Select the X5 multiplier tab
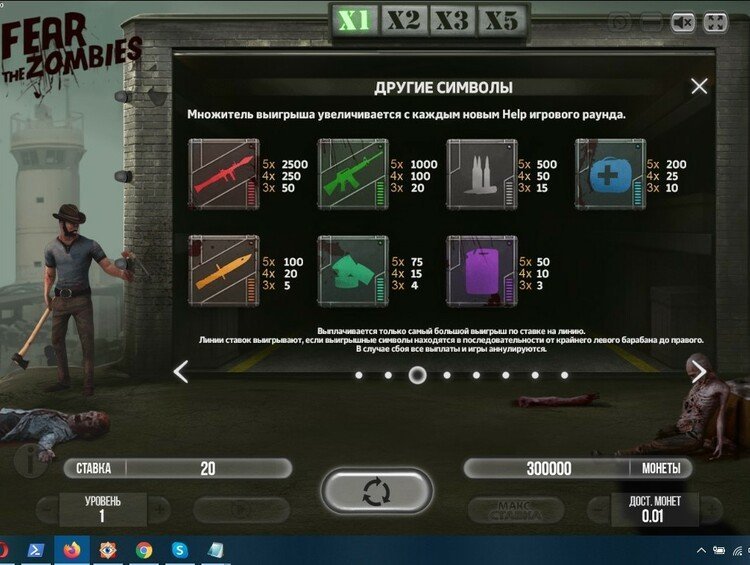The image size is (750, 565). (x=501, y=20)
